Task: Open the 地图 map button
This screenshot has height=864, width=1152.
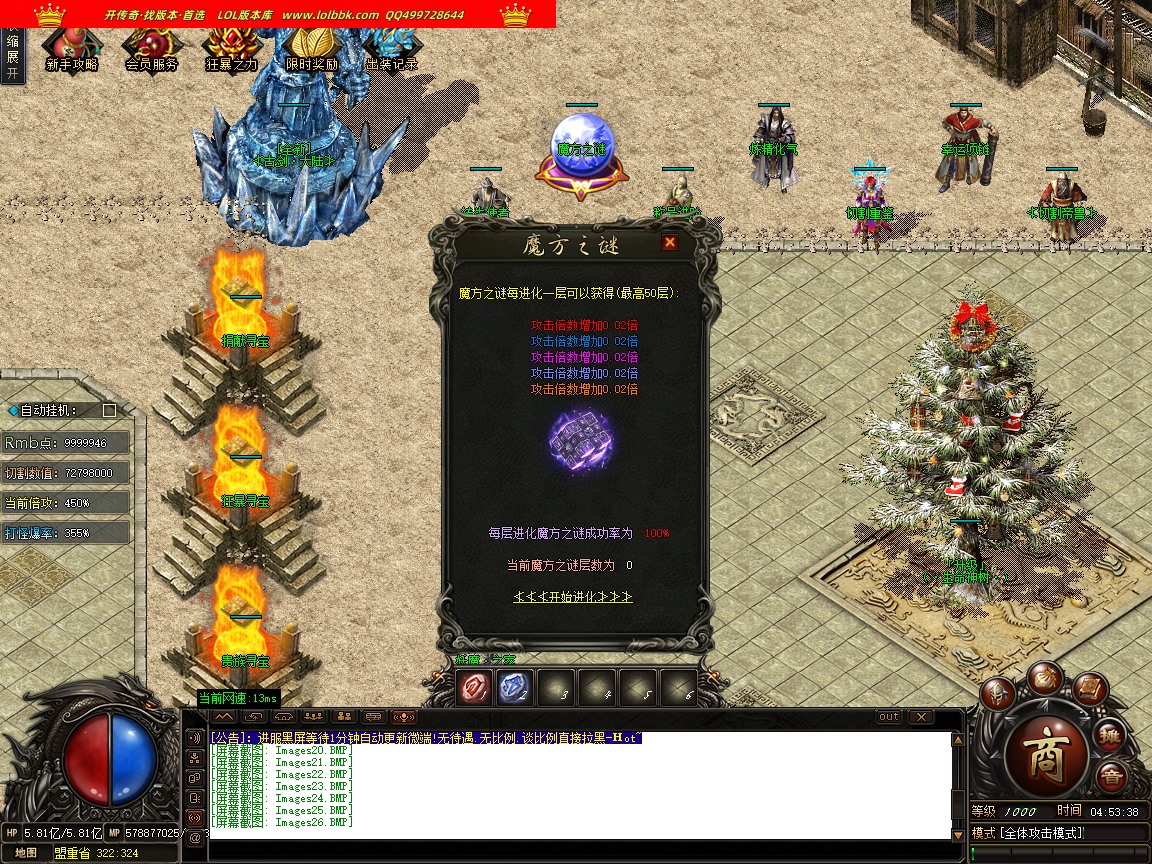Action: tap(26, 853)
